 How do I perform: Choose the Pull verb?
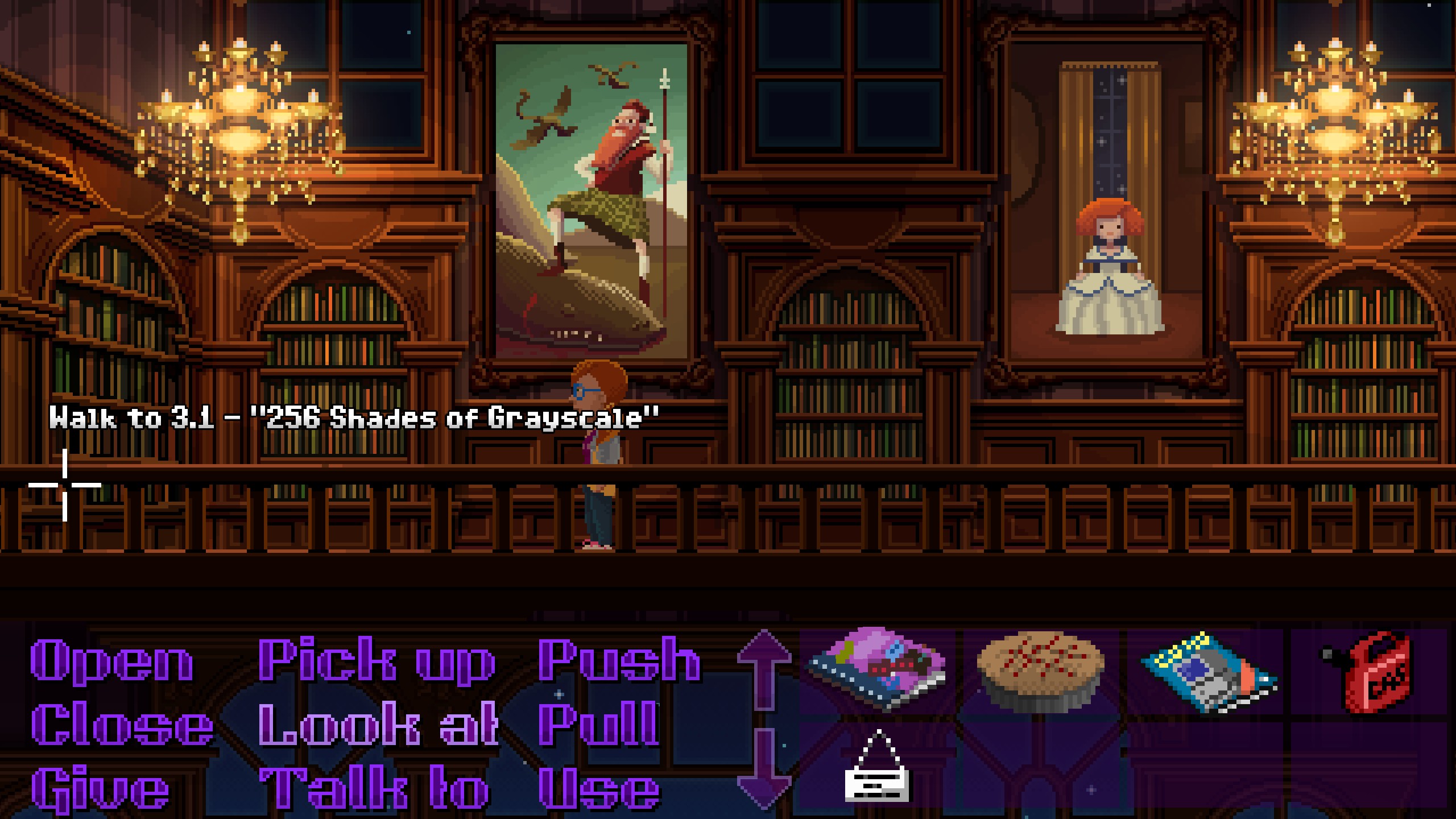(598, 725)
